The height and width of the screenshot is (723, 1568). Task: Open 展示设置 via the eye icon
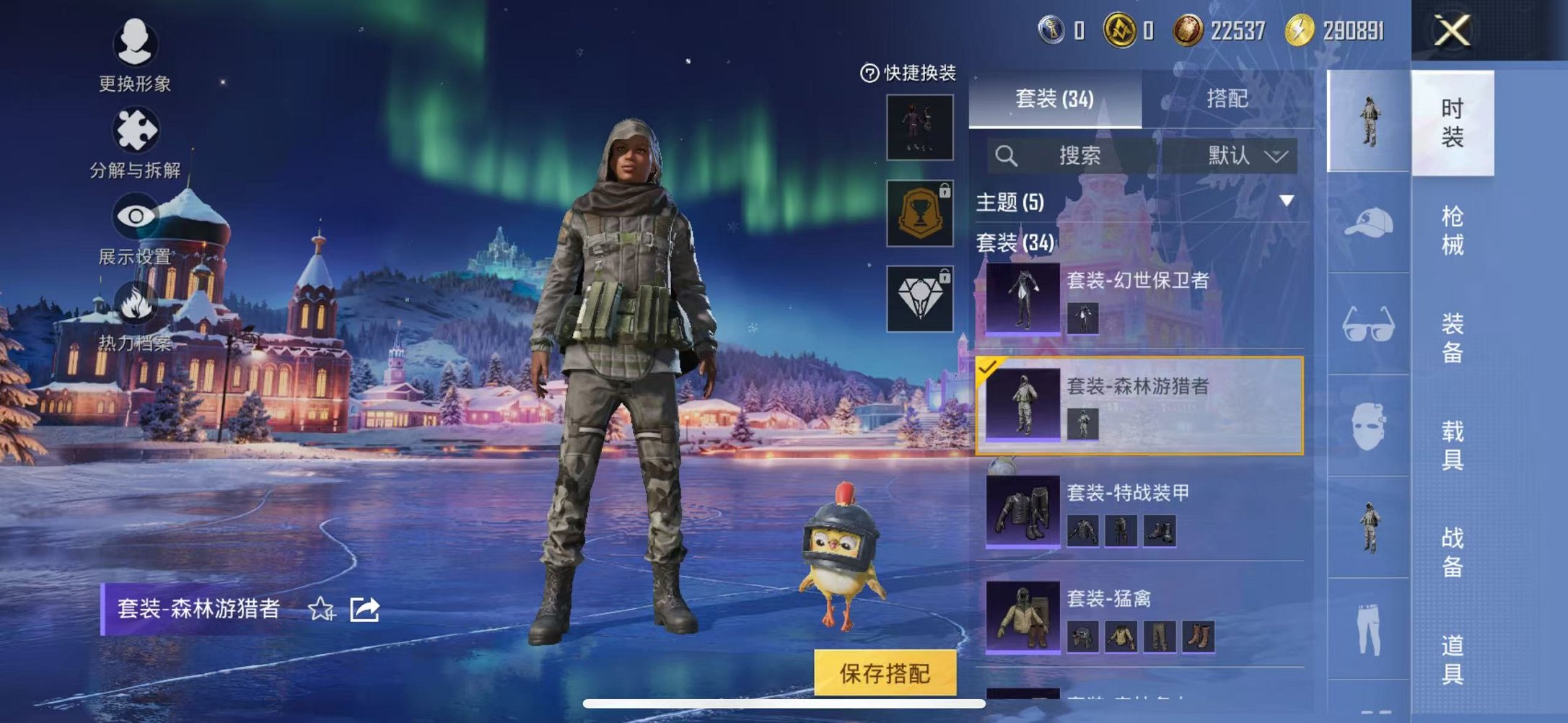click(x=134, y=214)
